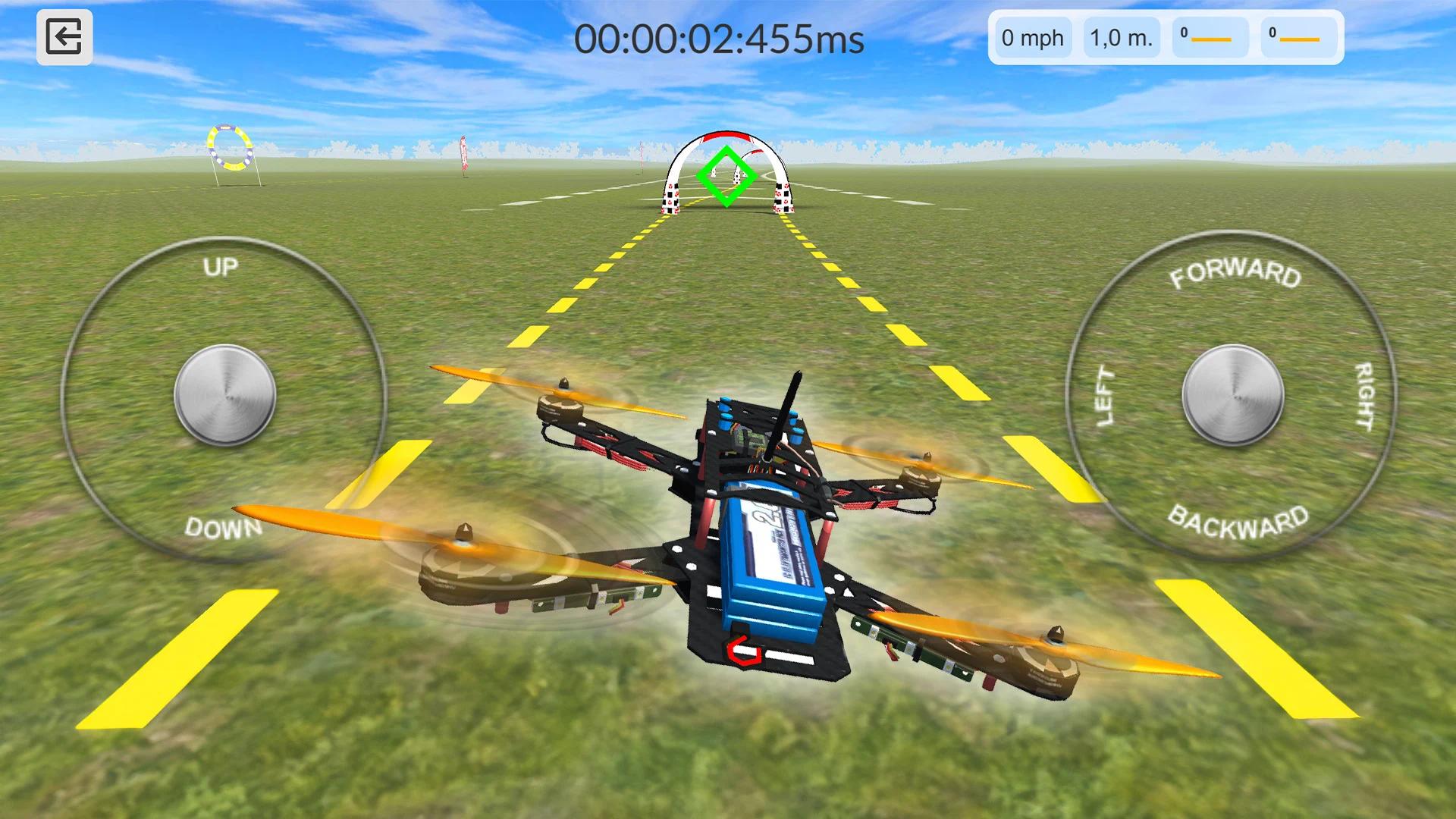
Task: Click the exit/back arrow icon
Action: click(66, 36)
